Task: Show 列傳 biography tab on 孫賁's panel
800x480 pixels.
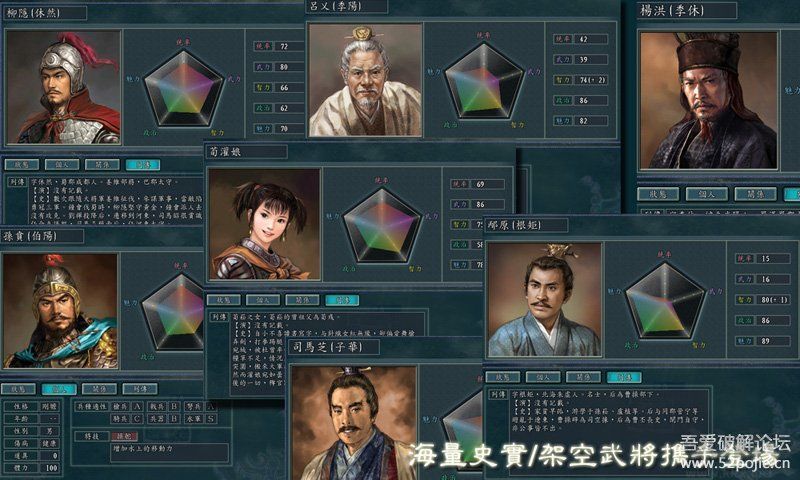Action: coord(139,389)
